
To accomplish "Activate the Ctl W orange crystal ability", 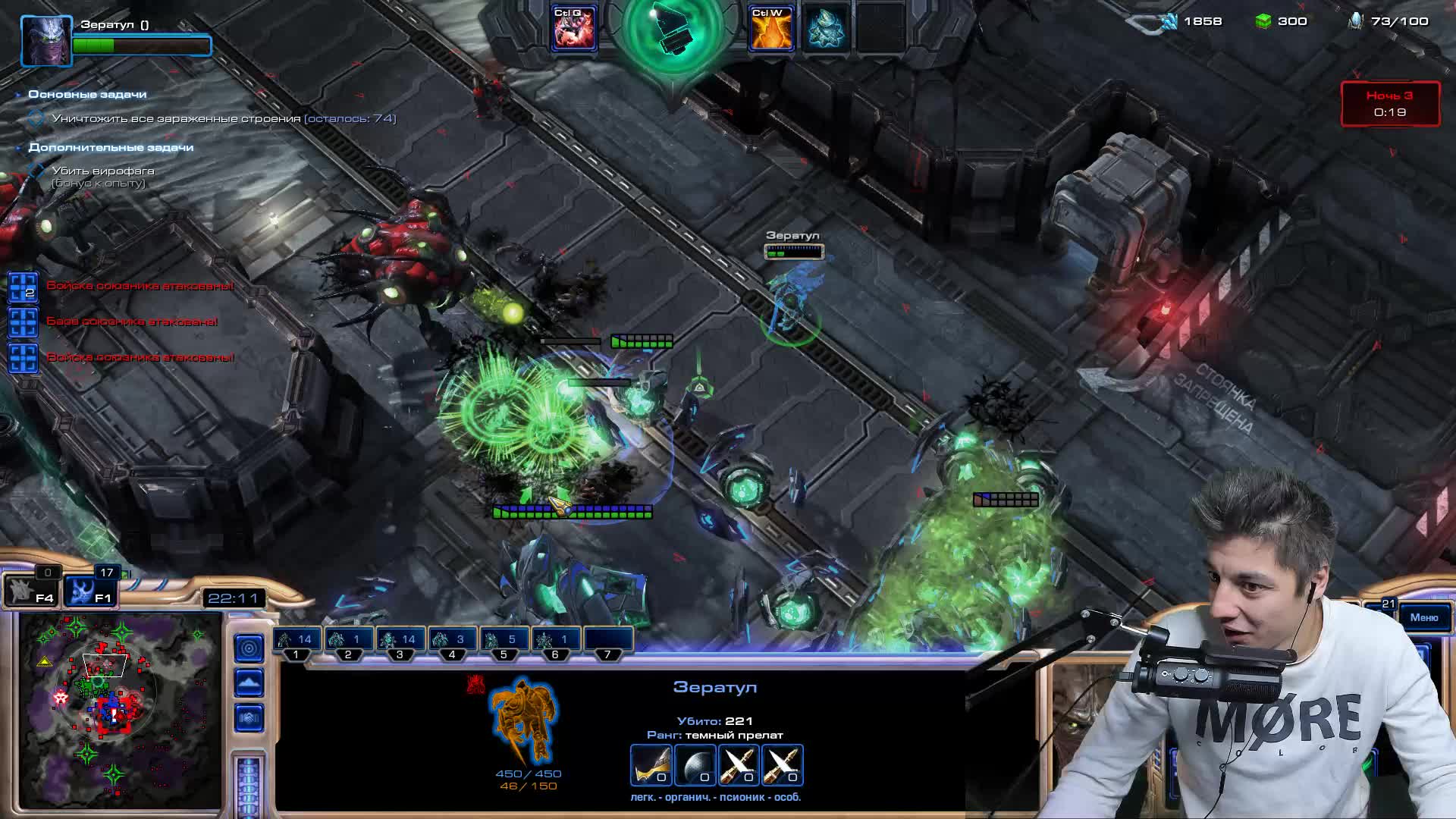I will [770, 29].
